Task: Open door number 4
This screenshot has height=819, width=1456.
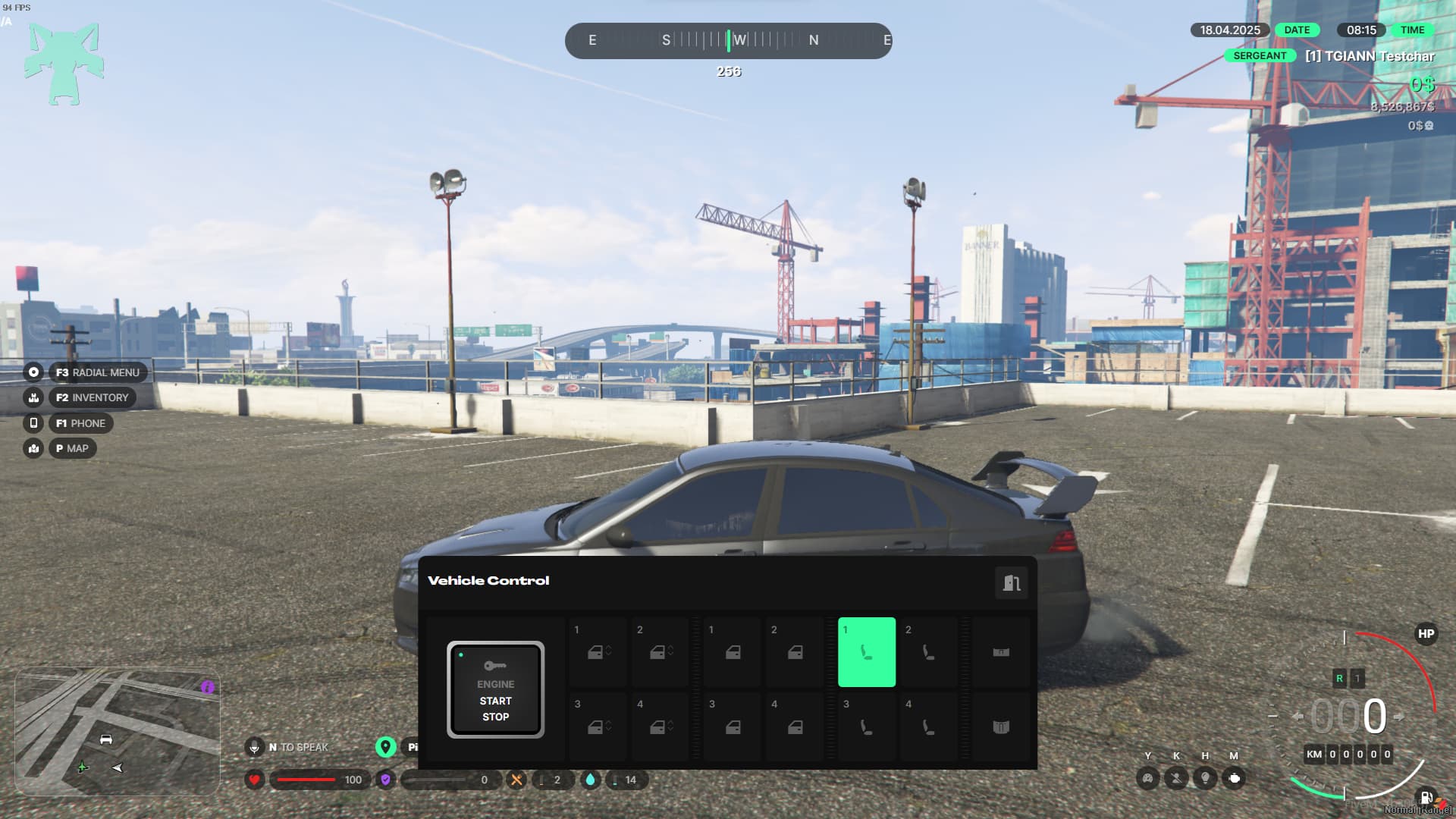Action: [x=795, y=726]
